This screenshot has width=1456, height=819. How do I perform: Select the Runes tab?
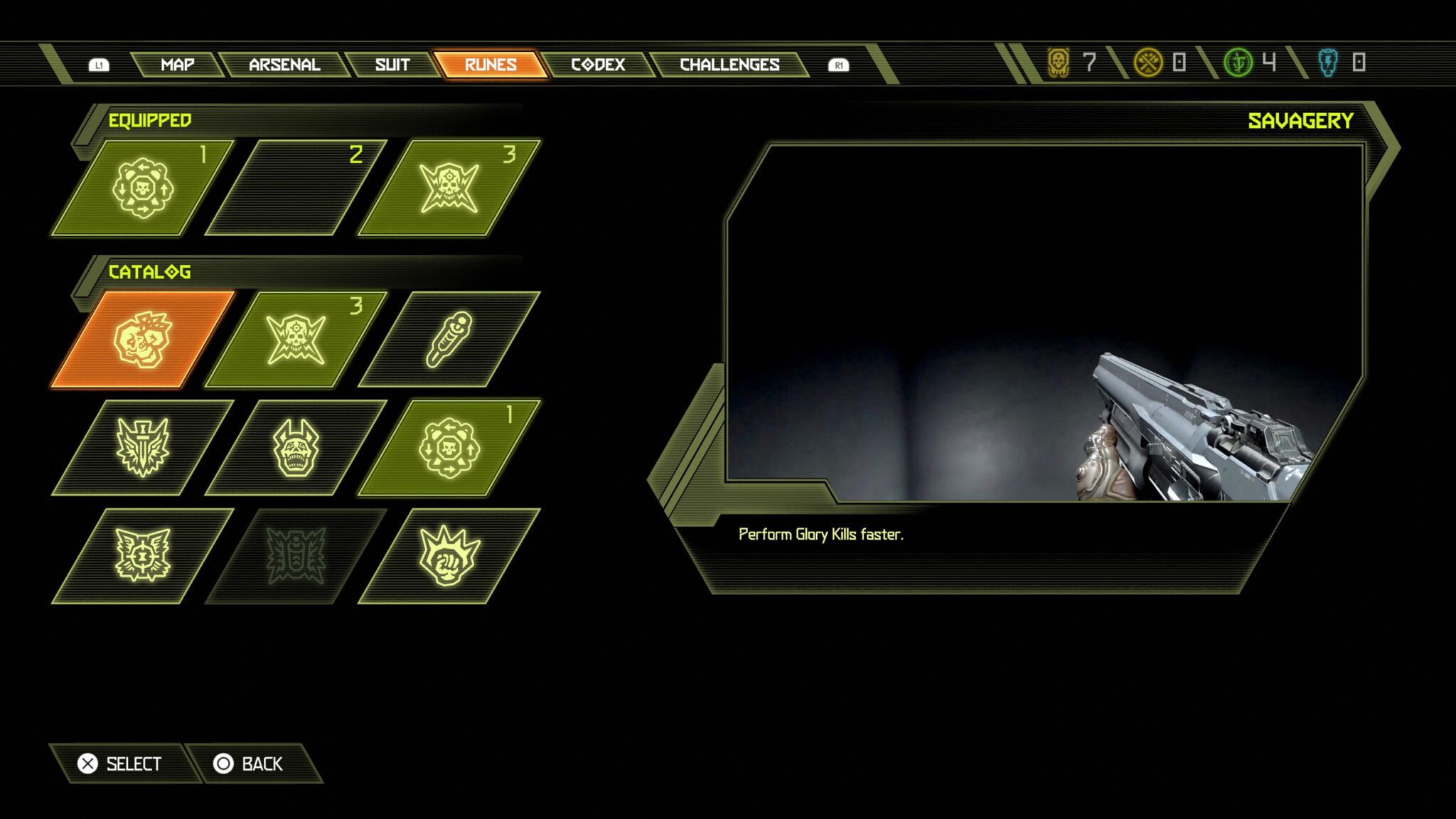pyautogui.click(x=491, y=65)
